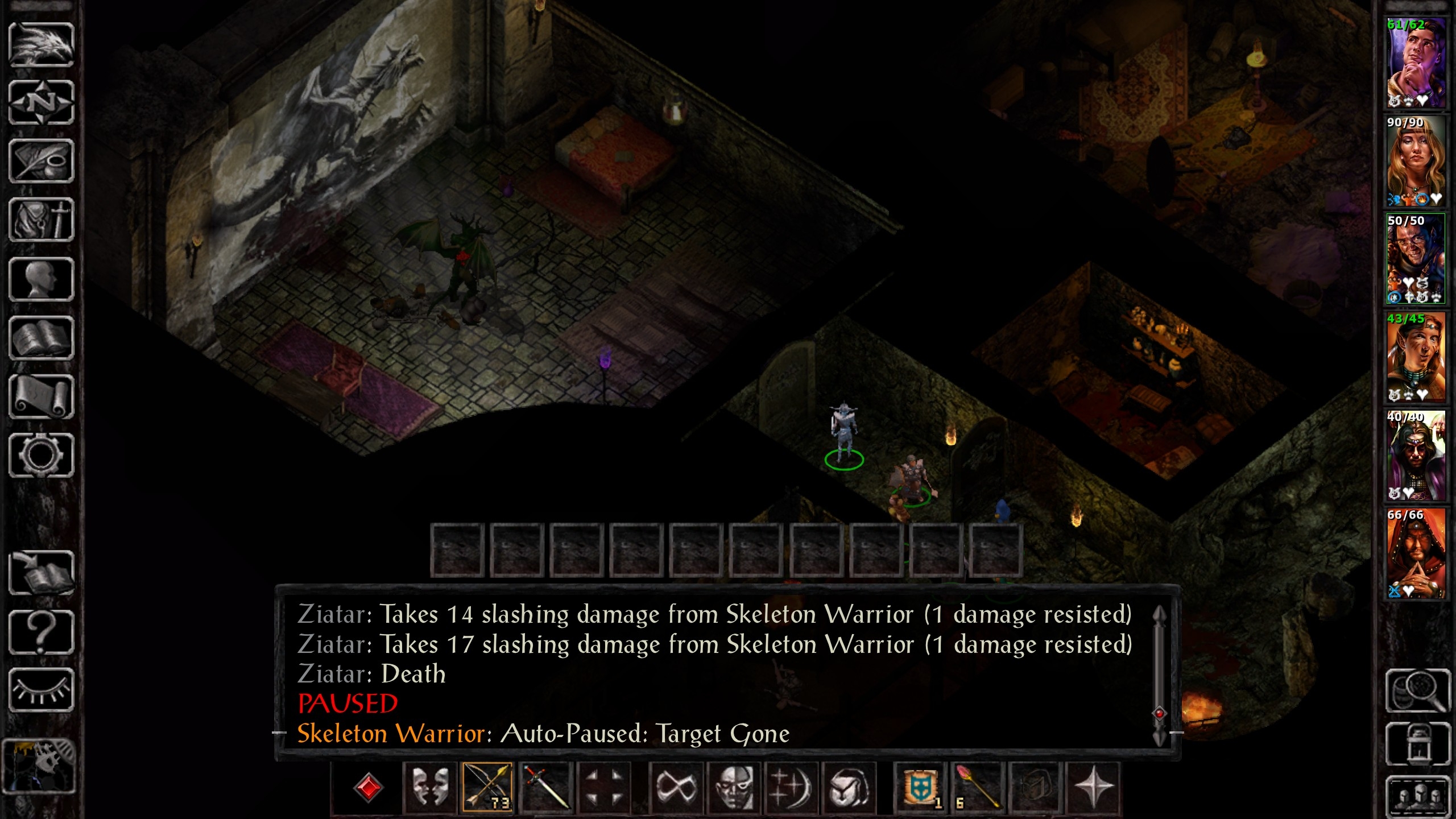Image resolution: width=1456 pixels, height=819 pixels.
Task: Click the question mark help button
Action: click(41, 631)
